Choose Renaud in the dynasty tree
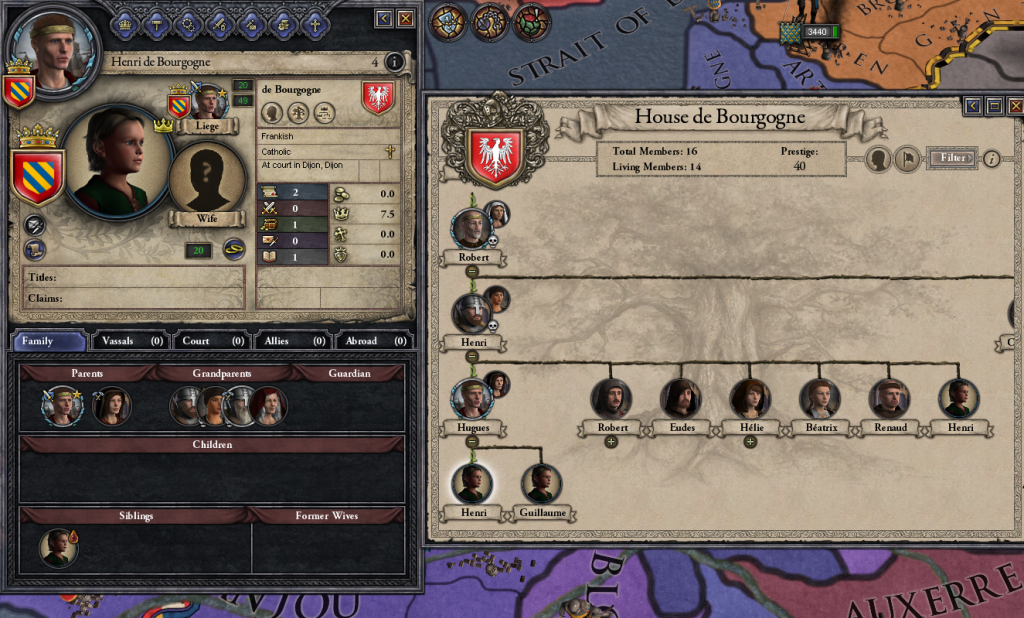Screen dimensions: 1024x618 [x=889, y=398]
